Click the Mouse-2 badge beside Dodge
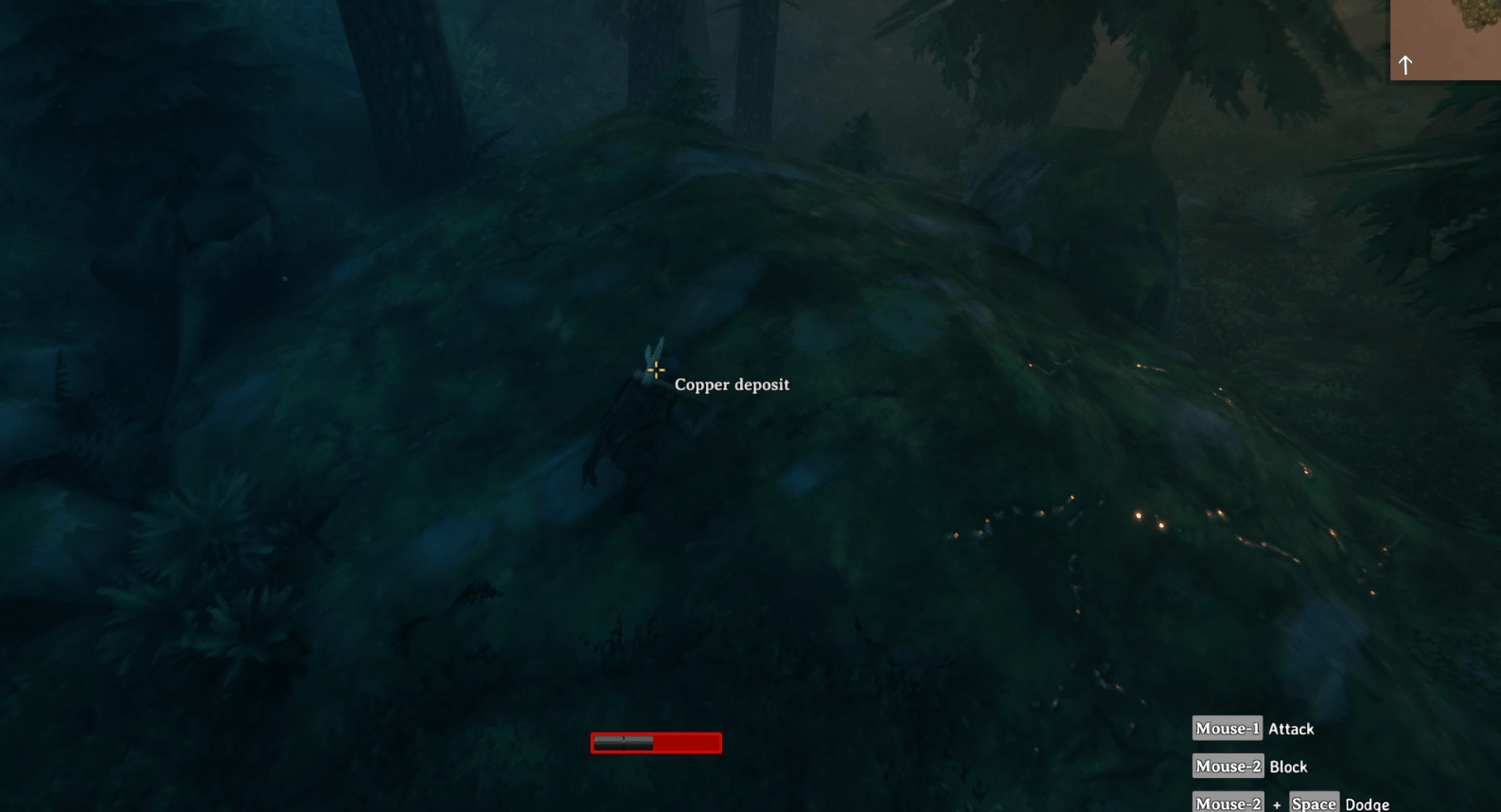Screen dimensions: 1501x812 coord(1227,803)
